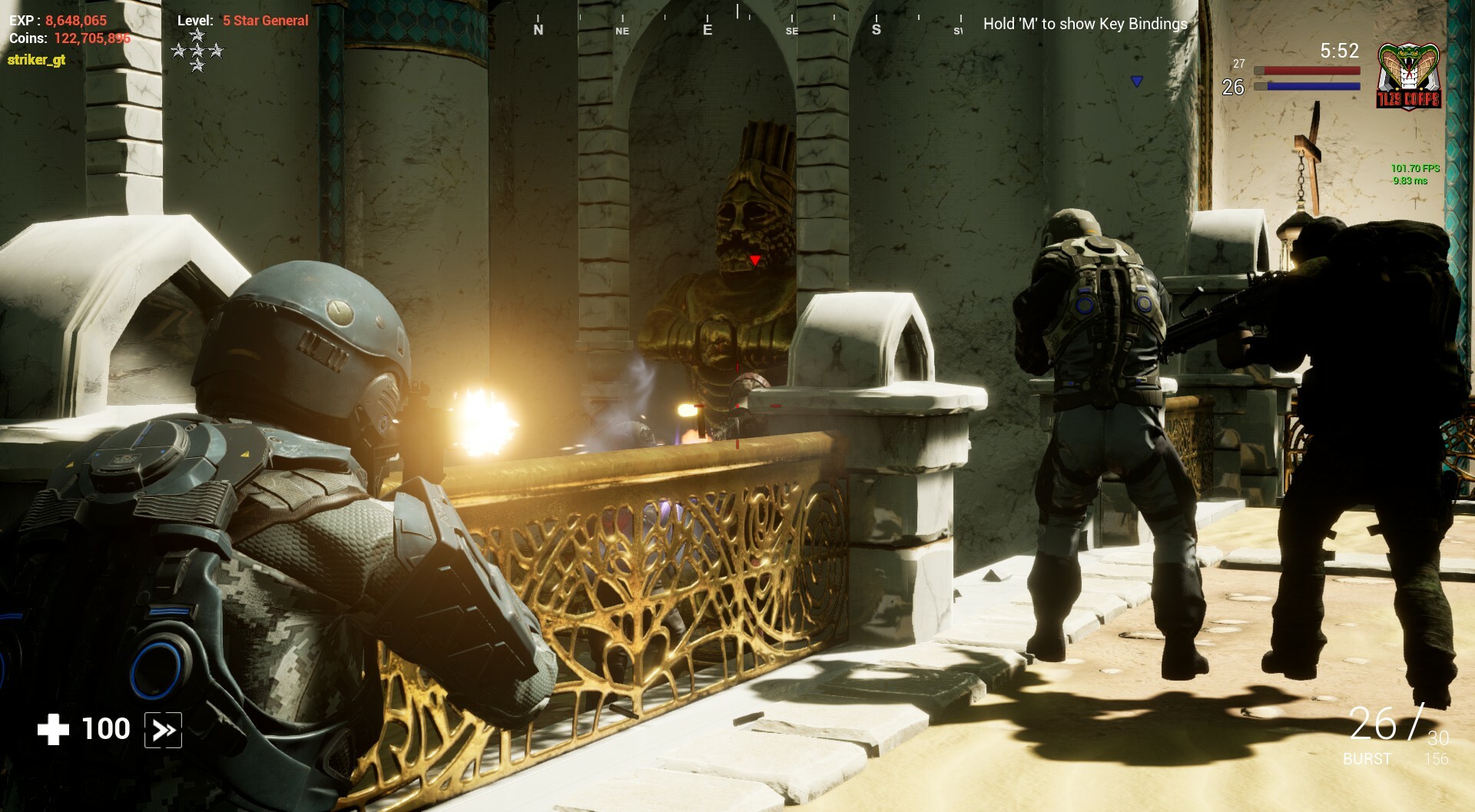Click the player name striker_gt
Image resolution: width=1475 pixels, height=812 pixels.
tap(38, 58)
